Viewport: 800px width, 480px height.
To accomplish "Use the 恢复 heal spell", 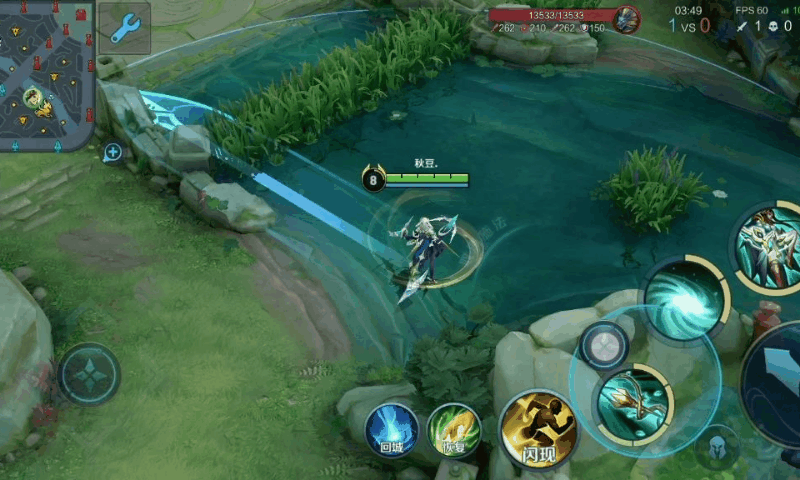I will tap(454, 430).
